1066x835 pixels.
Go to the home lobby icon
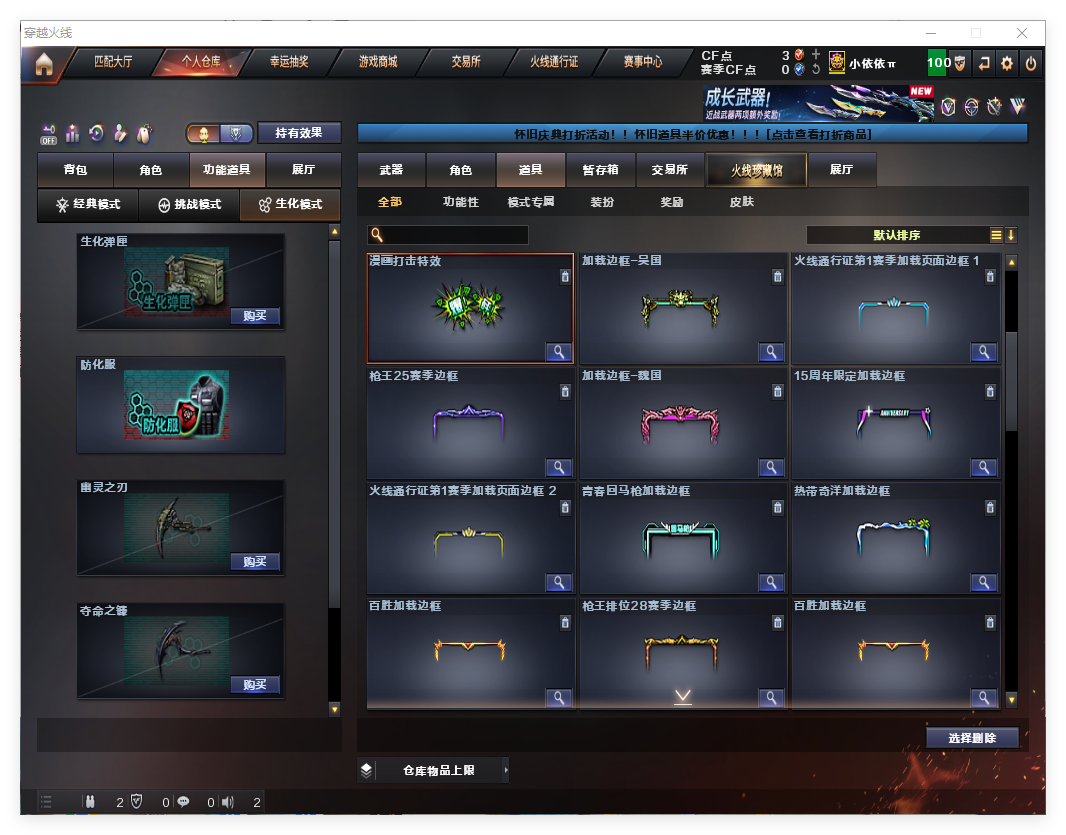(x=44, y=65)
